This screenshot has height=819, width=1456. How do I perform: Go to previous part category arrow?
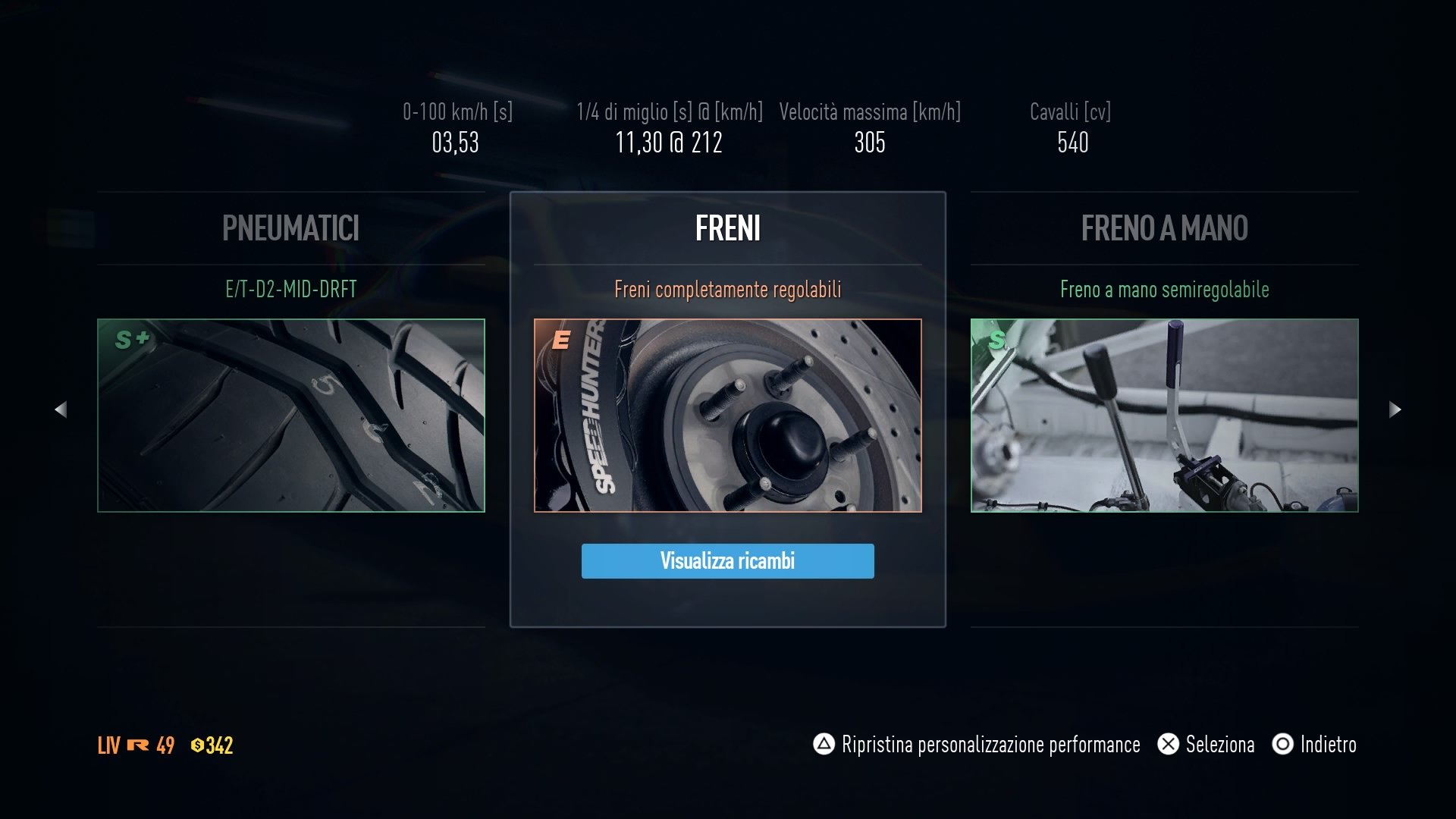61,409
